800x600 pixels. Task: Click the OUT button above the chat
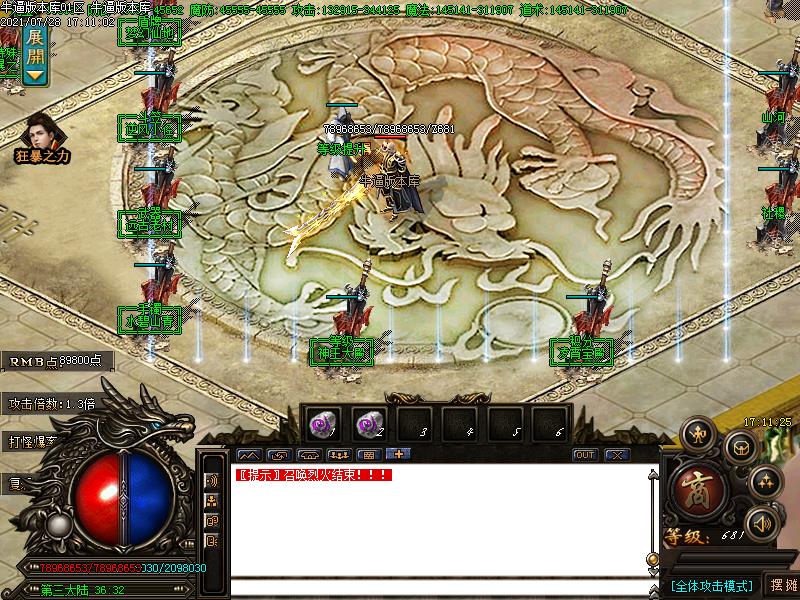tap(585, 455)
